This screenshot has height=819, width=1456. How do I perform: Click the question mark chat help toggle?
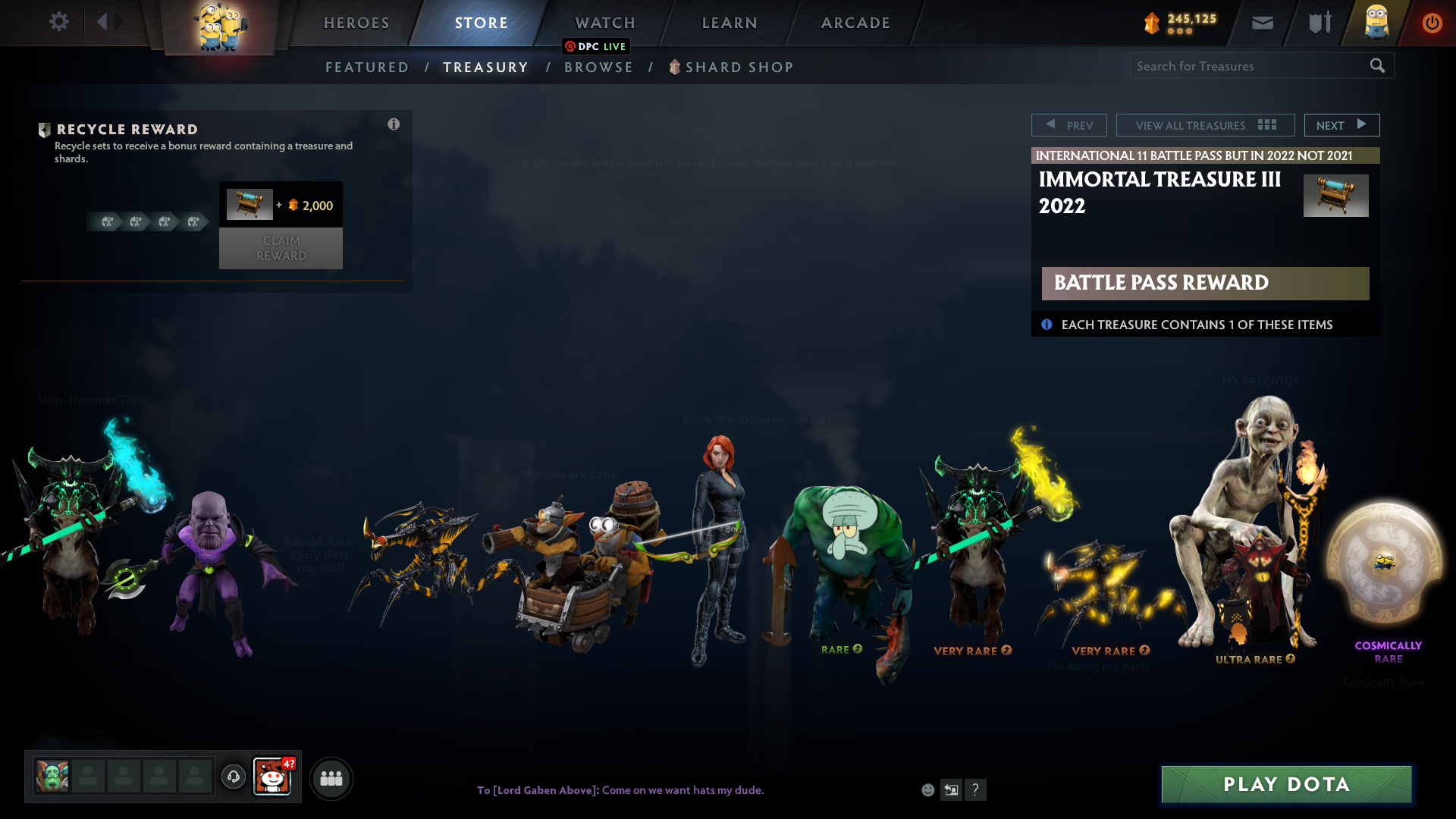click(x=976, y=790)
